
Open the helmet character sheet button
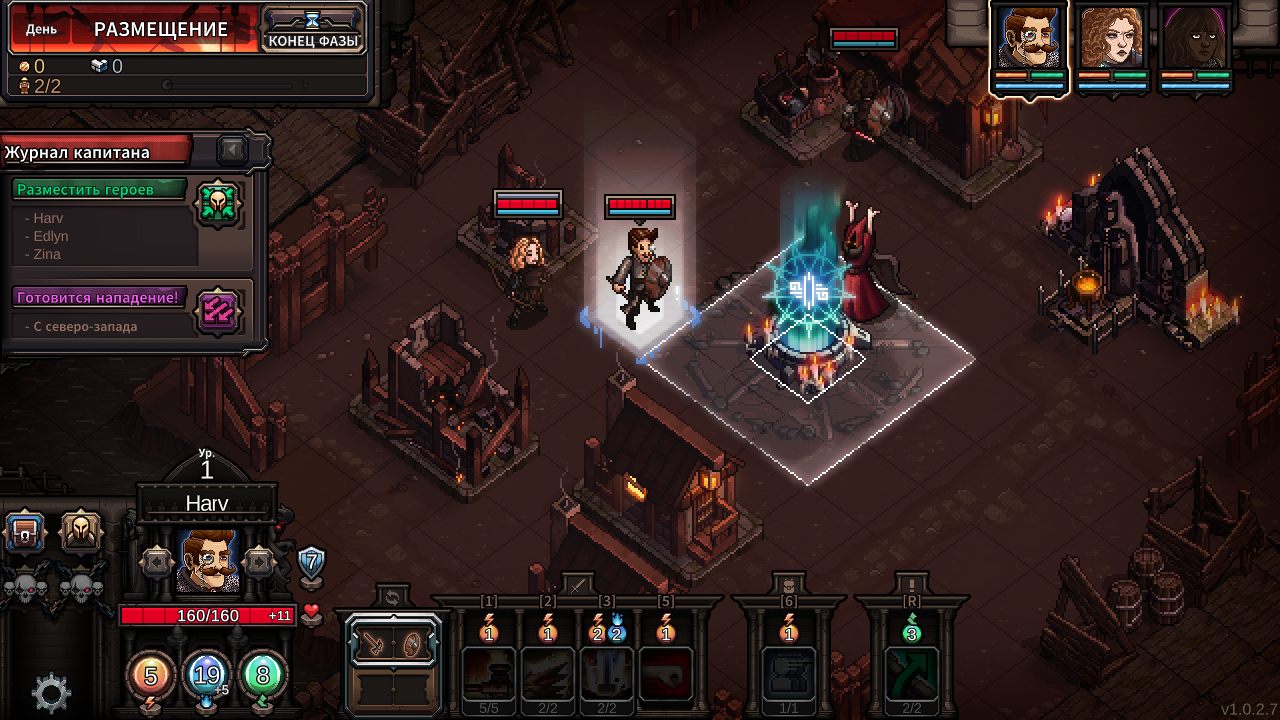tap(81, 533)
